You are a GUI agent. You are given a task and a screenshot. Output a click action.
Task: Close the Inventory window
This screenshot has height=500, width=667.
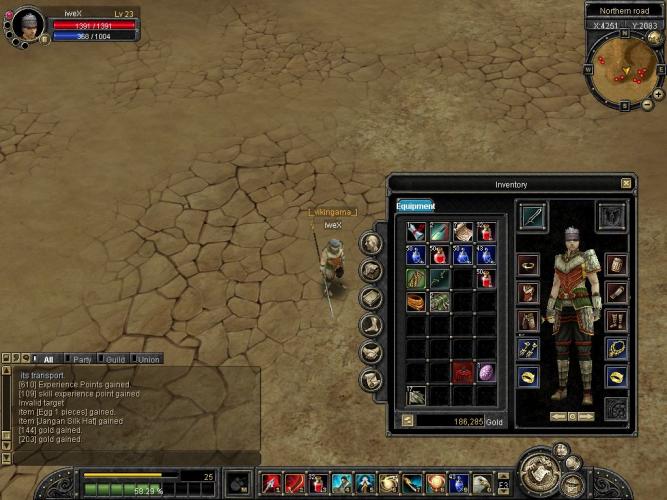click(626, 184)
